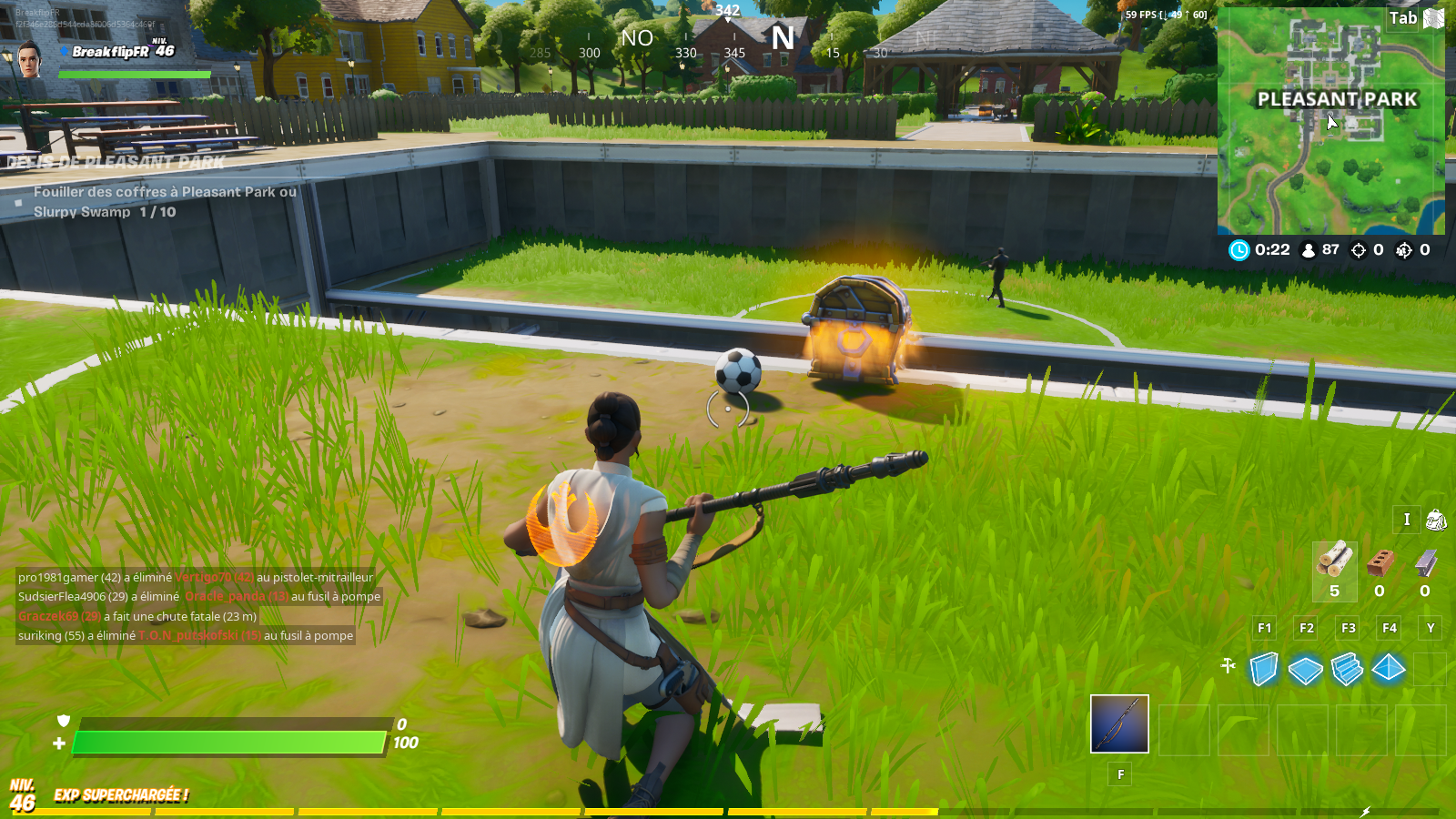This screenshot has height=819, width=1456.
Task: Click the Fouiller des coffres challenge text
Action: point(164,193)
